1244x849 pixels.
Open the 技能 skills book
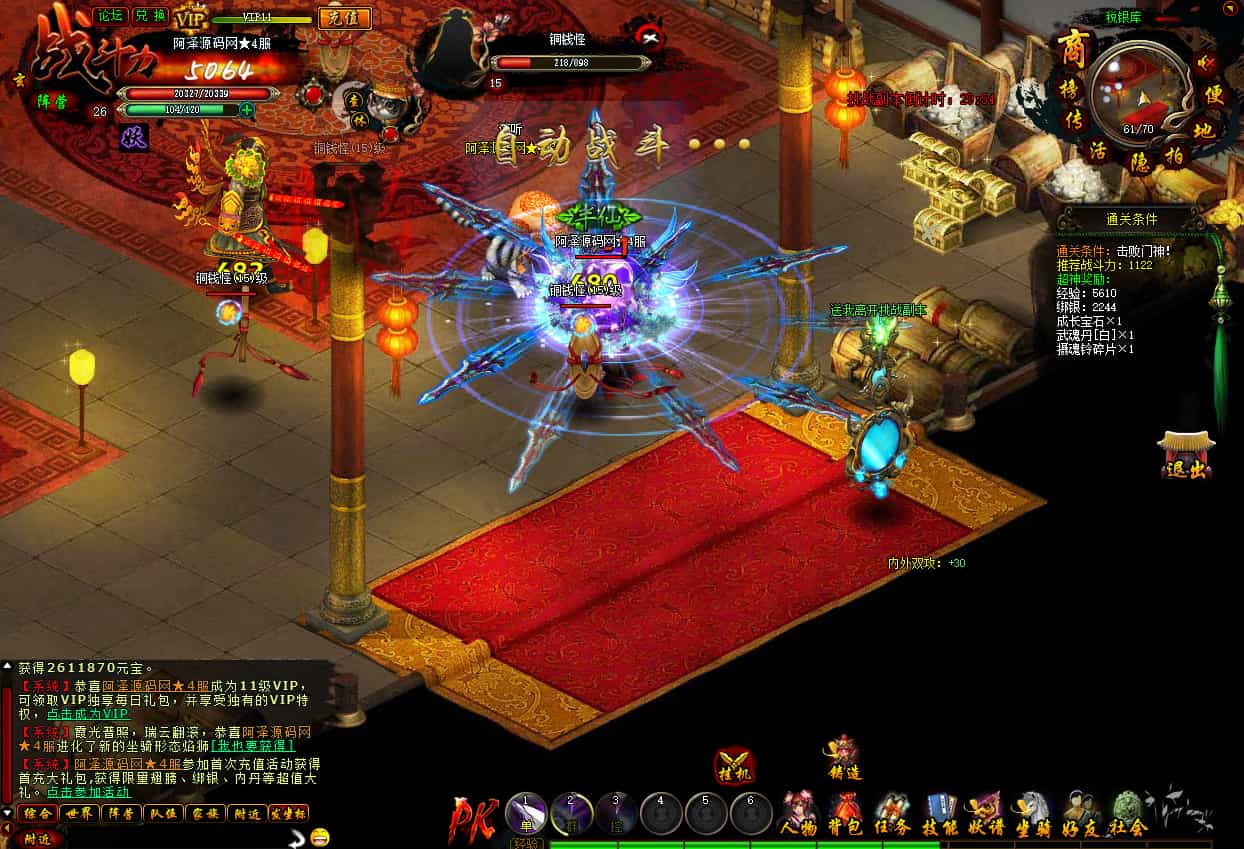coord(941,814)
